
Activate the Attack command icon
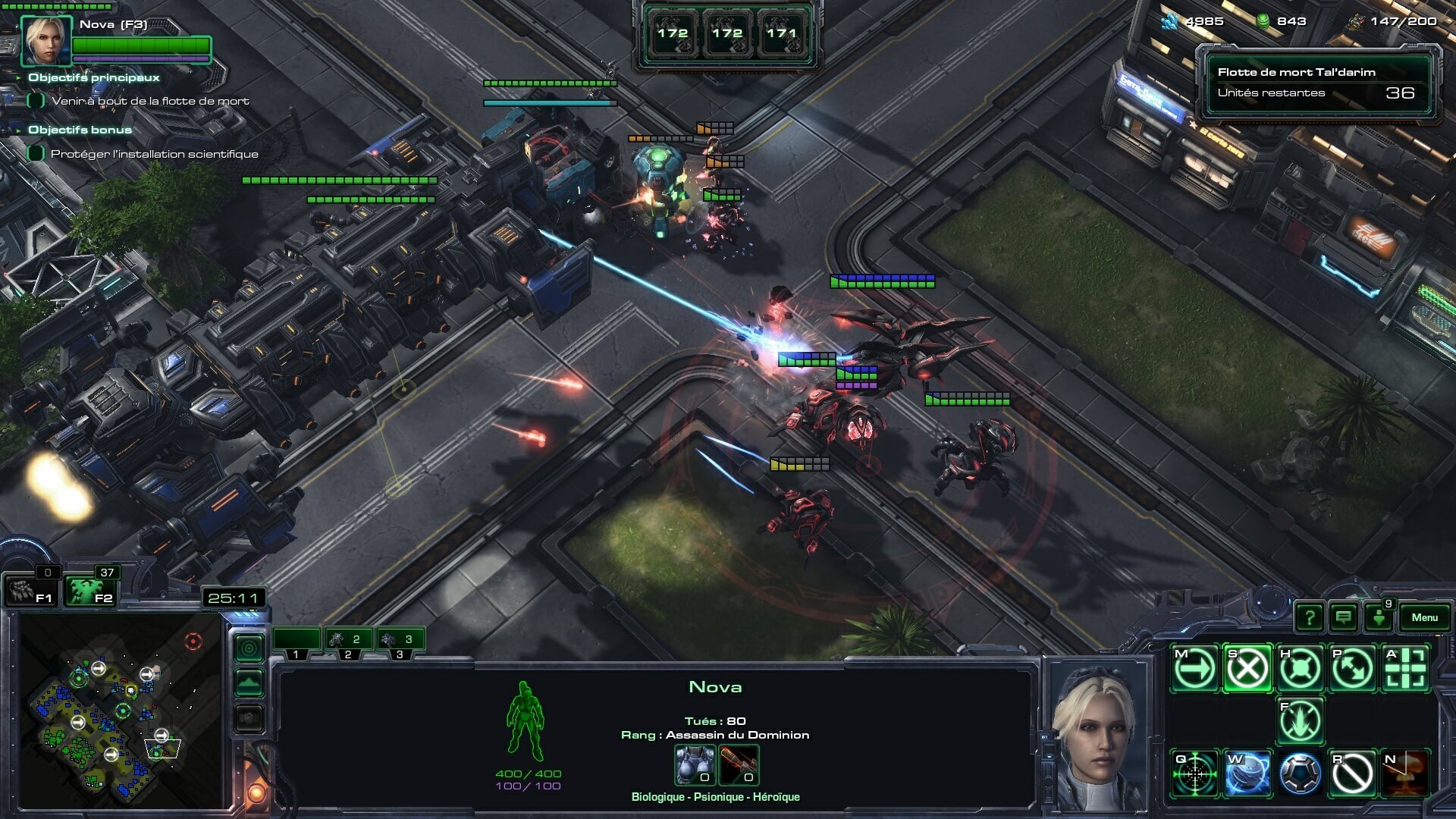point(1405,669)
